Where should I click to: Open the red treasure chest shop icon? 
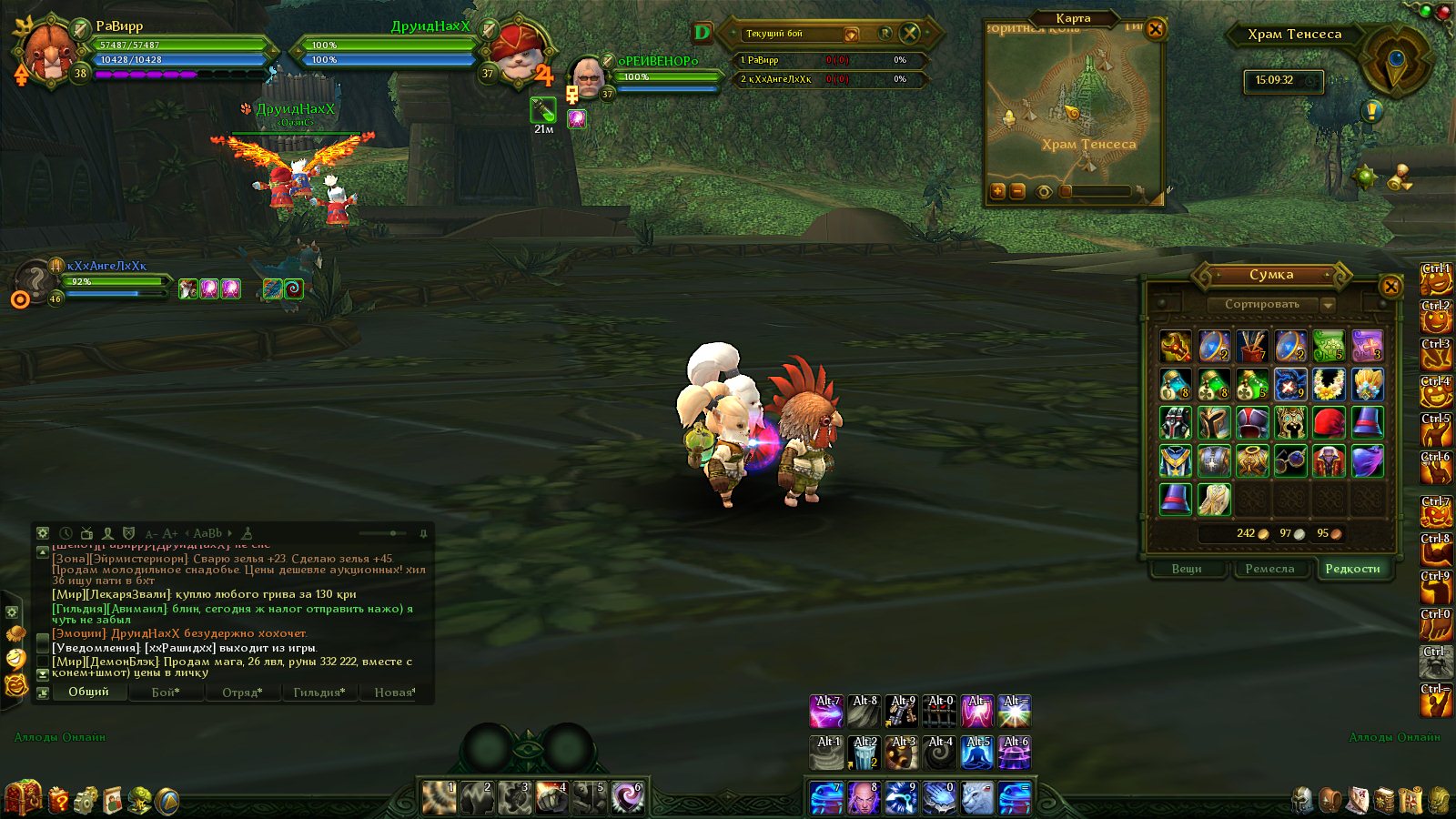tap(23, 798)
